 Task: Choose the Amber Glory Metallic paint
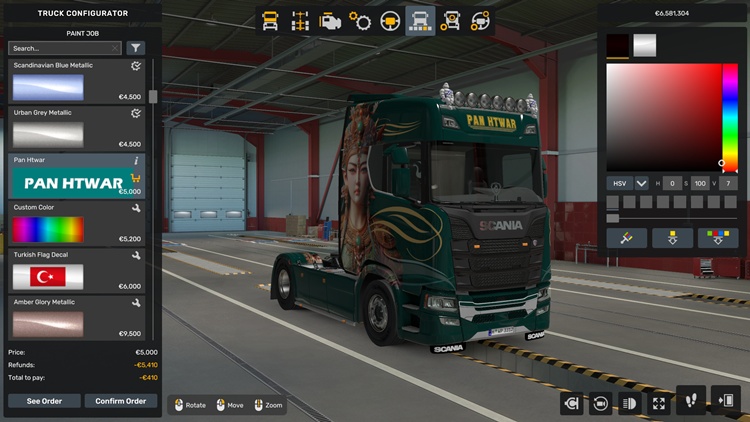48,324
